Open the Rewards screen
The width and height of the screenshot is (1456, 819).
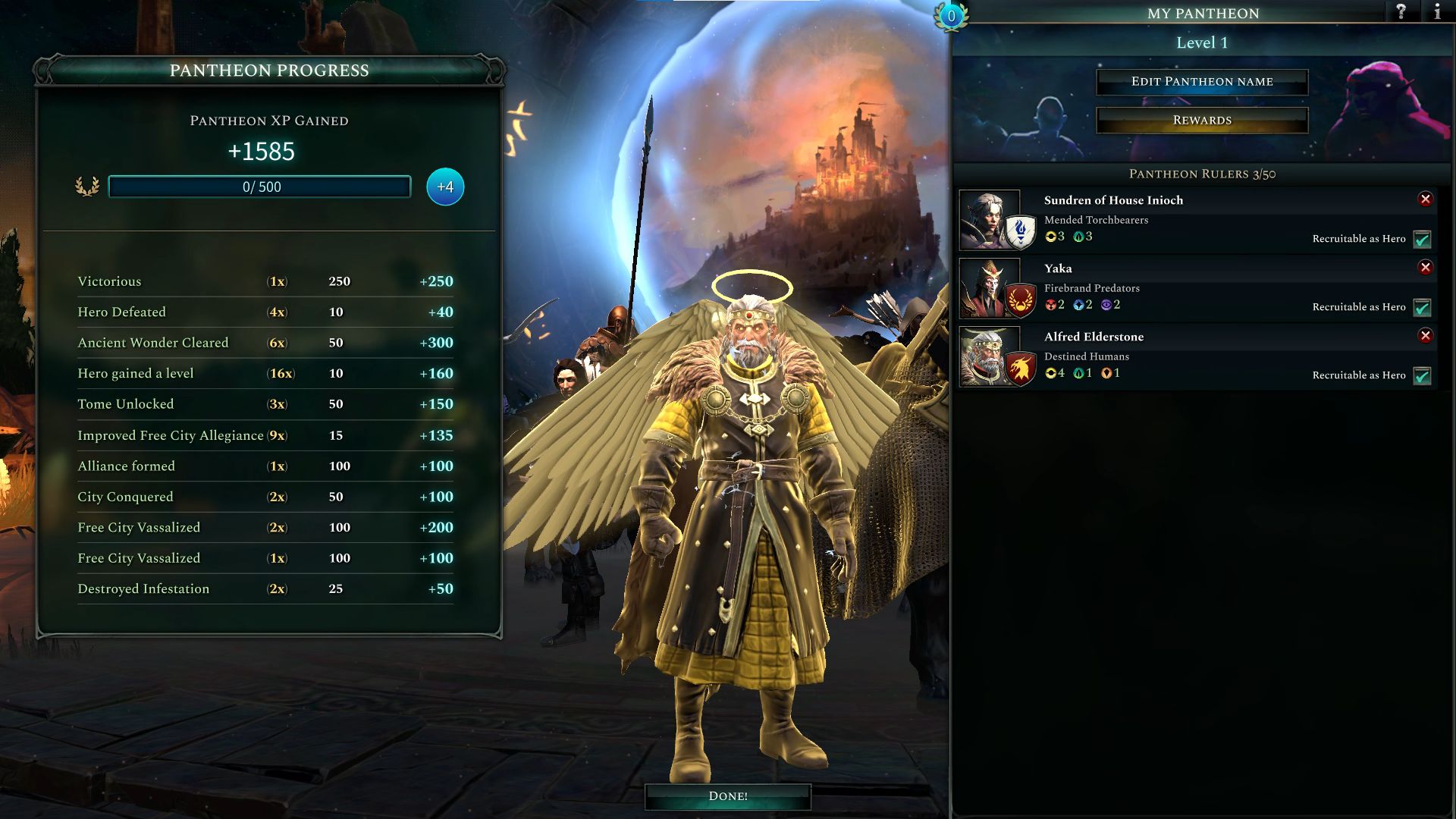pyautogui.click(x=1202, y=119)
